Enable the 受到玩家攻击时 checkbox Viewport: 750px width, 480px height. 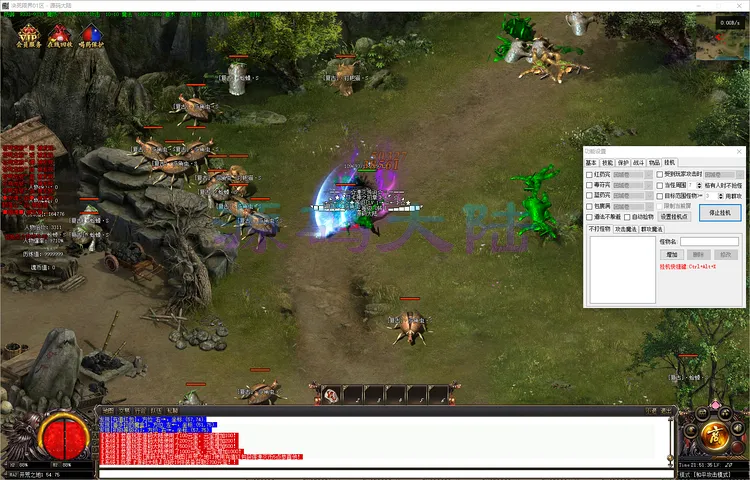point(659,174)
